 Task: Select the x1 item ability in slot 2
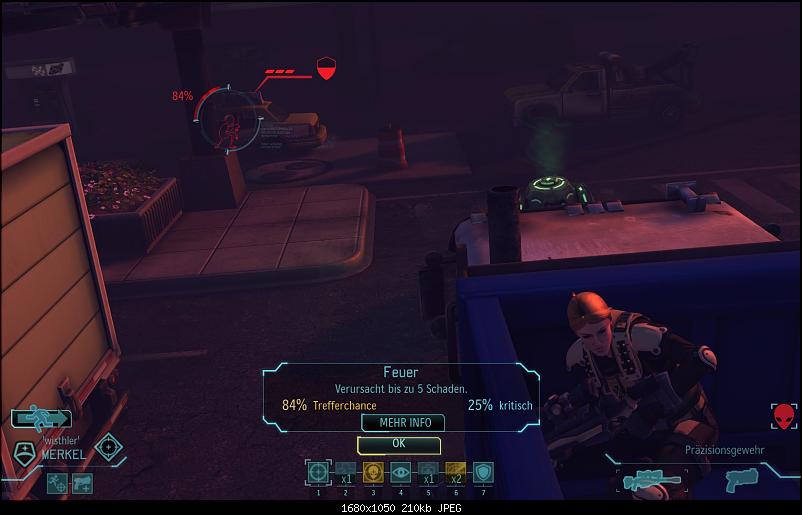(x=346, y=472)
